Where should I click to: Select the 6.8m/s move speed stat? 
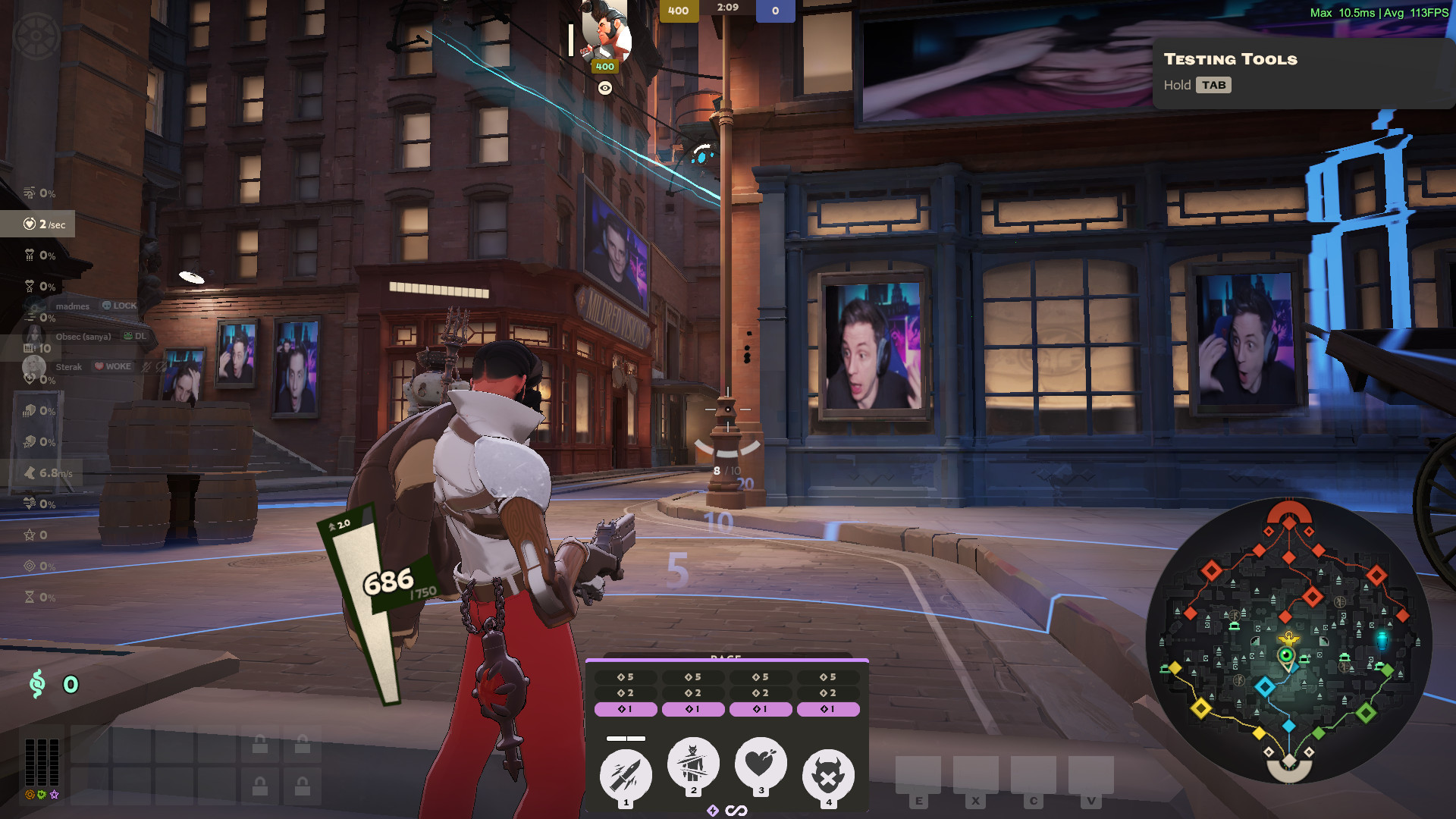point(49,473)
